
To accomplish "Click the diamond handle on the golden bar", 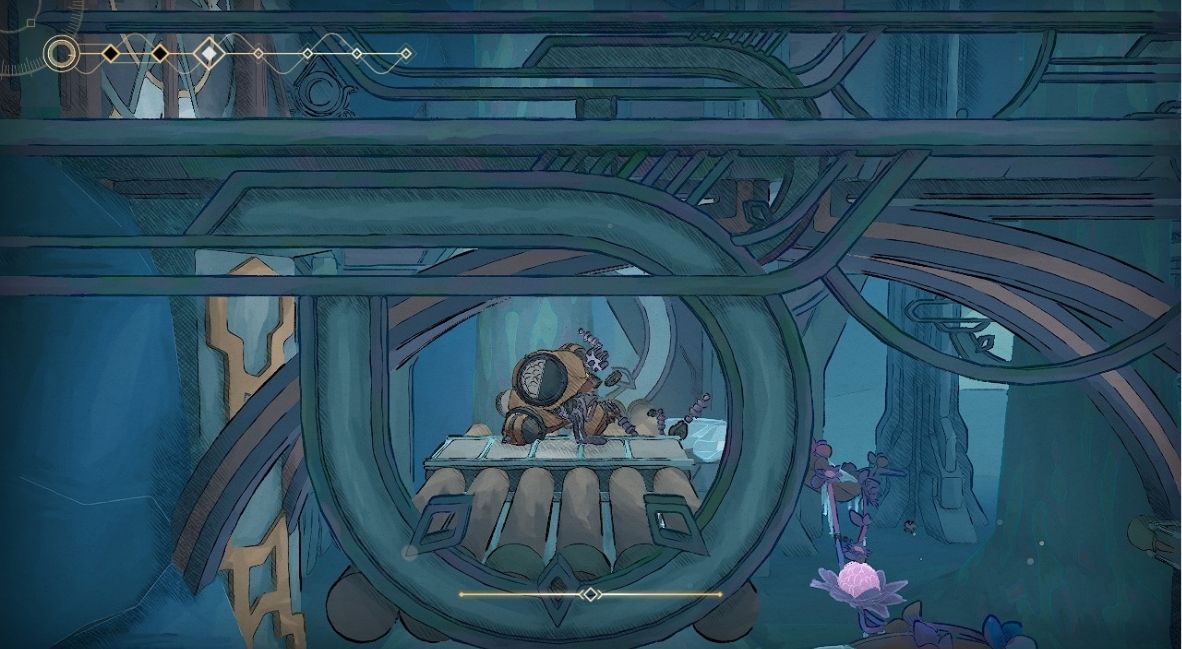I will pos(590,594).
